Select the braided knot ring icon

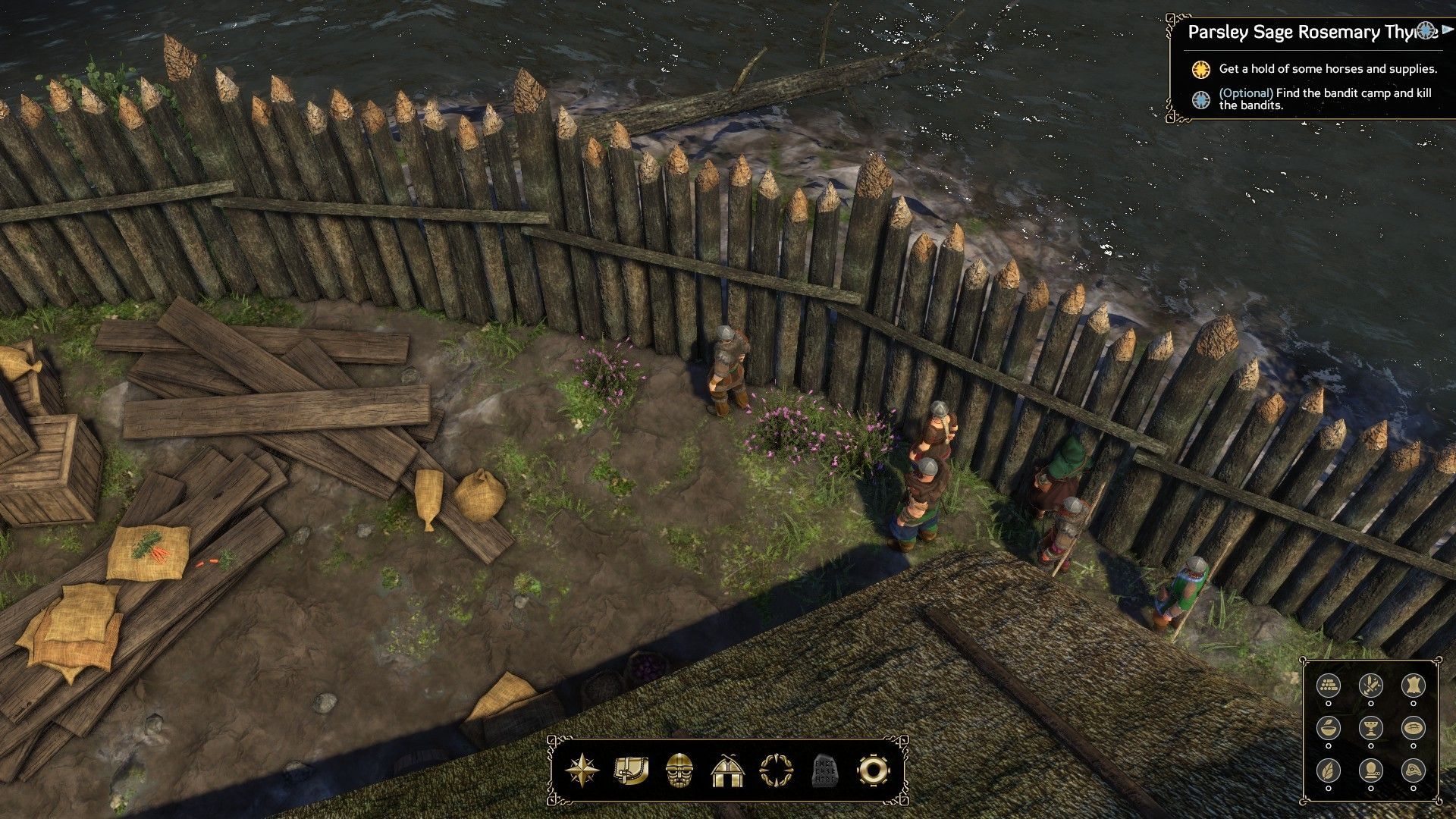(x=776, y=770)
